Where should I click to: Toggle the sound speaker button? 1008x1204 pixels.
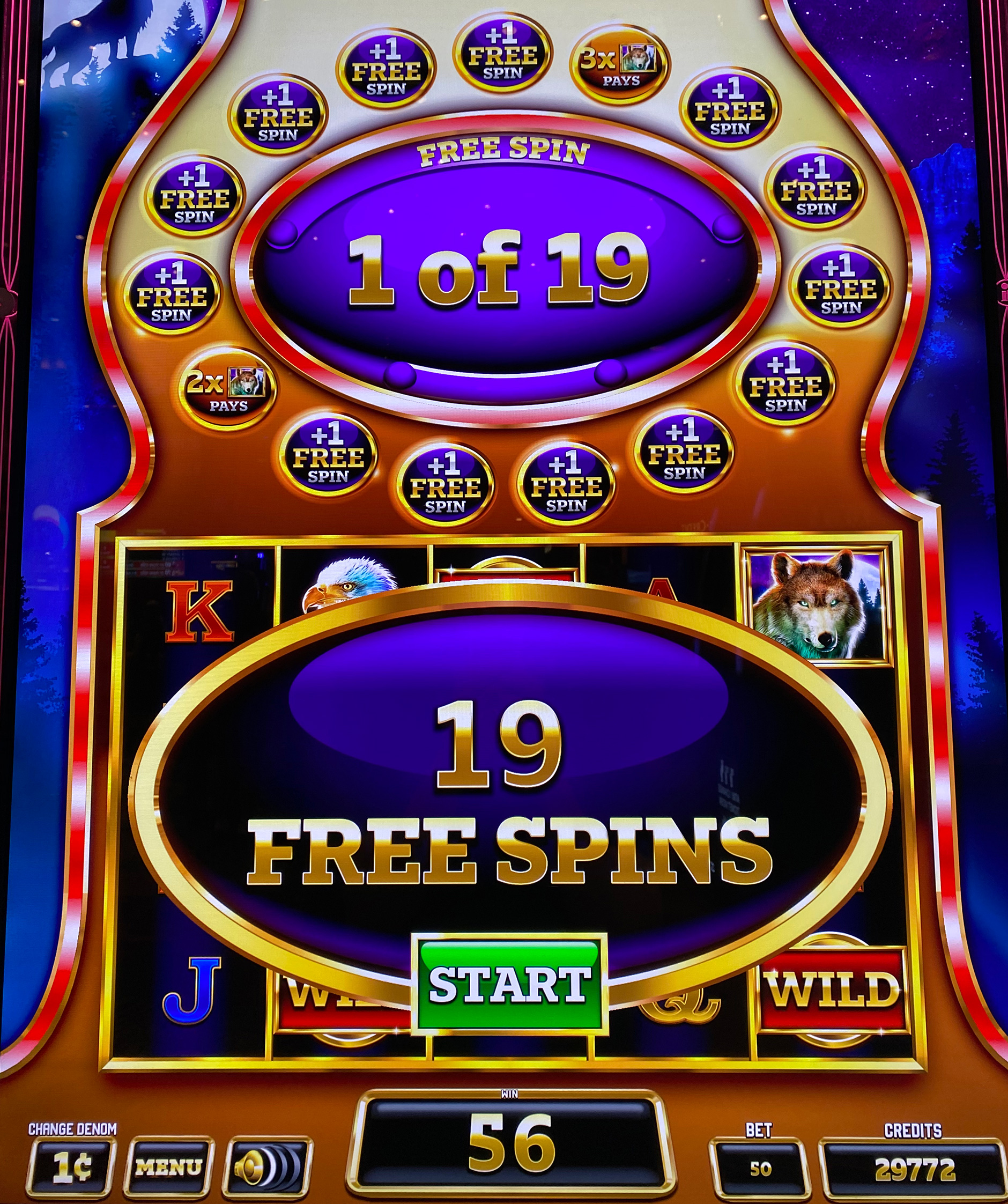[x=268, y=1167]
